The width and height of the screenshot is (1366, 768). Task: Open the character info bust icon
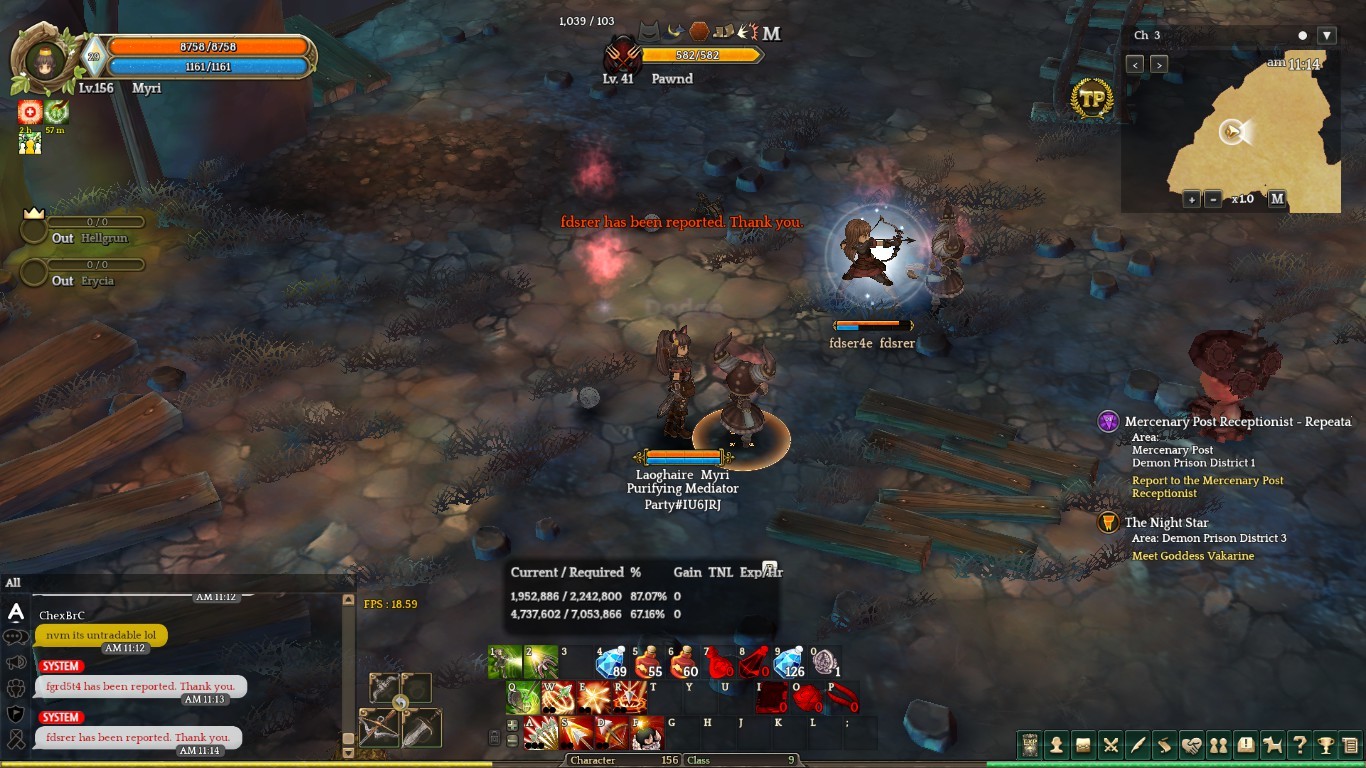(x=1056, y=745)
